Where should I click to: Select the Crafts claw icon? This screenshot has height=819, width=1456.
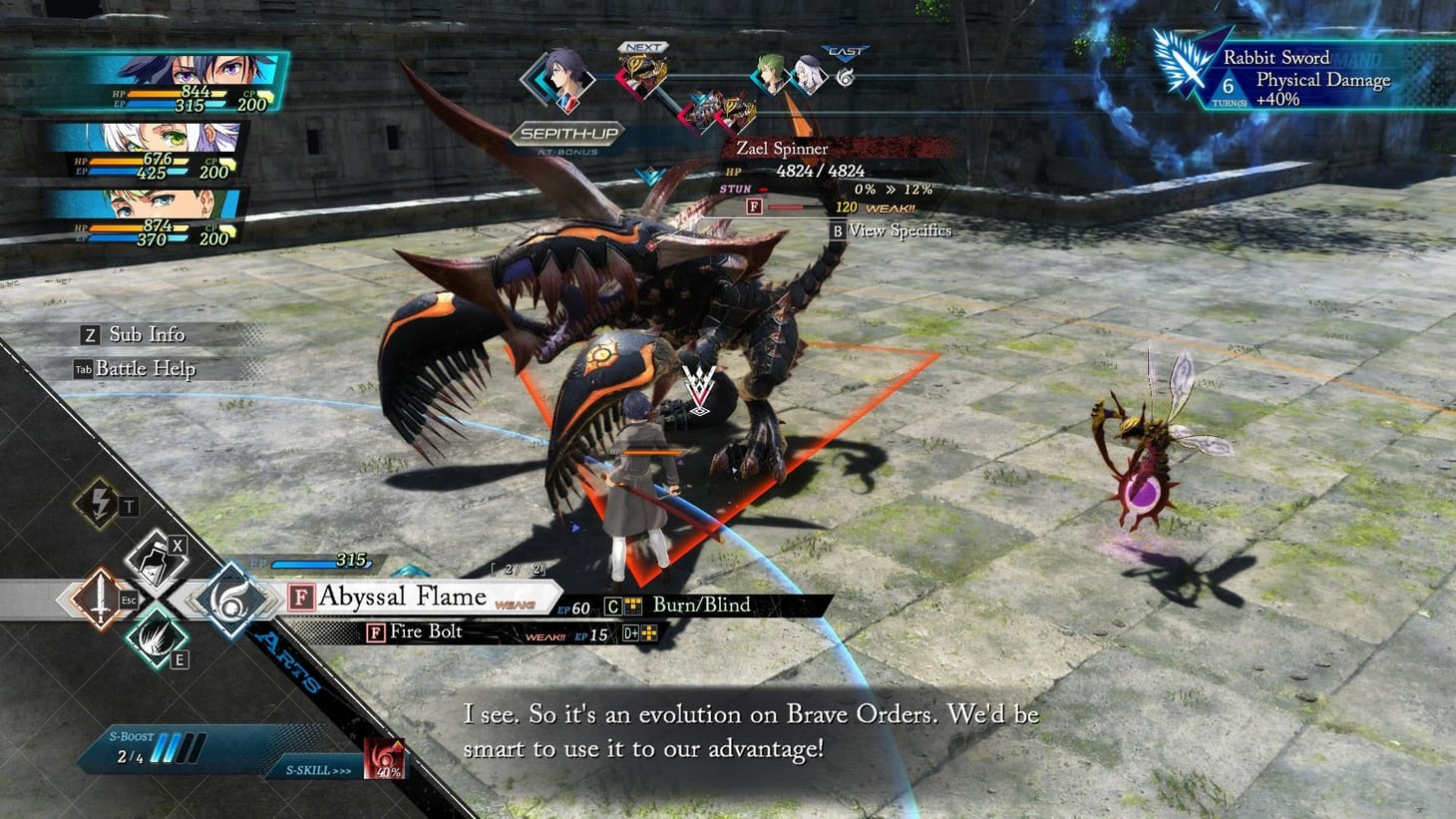click(x=156, y=640)
